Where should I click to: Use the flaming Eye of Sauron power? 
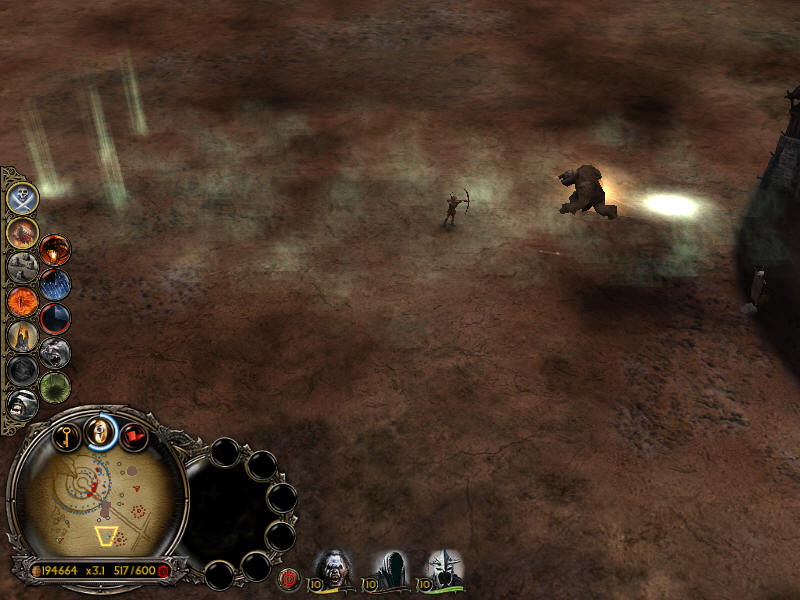click(x=55, y=250)
